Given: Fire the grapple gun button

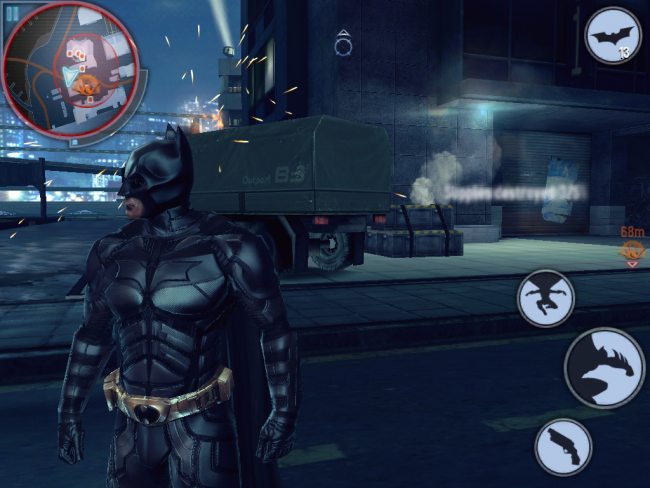Looking at the screenshot, I should pos(563,445).
